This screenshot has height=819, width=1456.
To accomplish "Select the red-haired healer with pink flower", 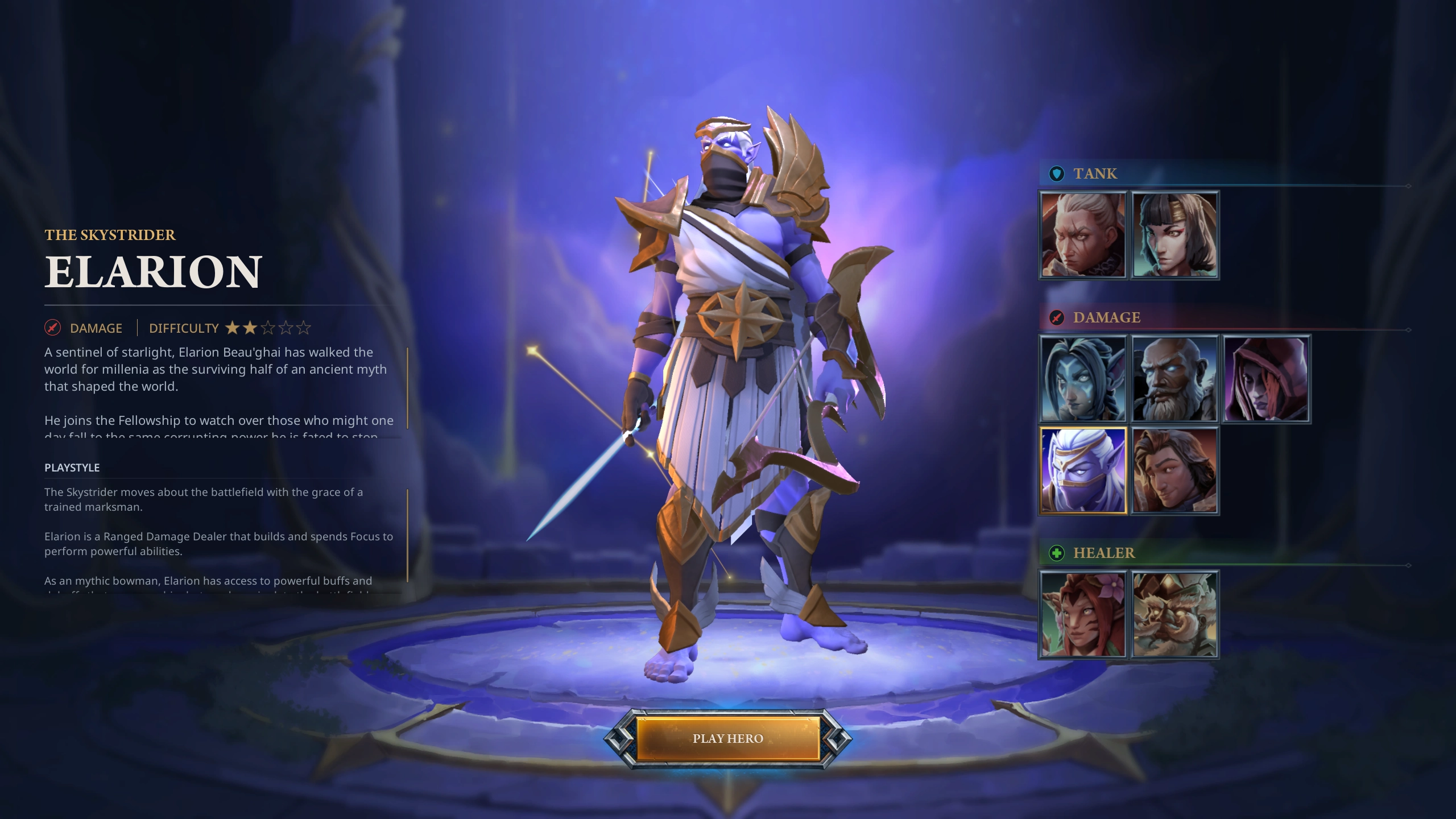I will coord(1083,614).
